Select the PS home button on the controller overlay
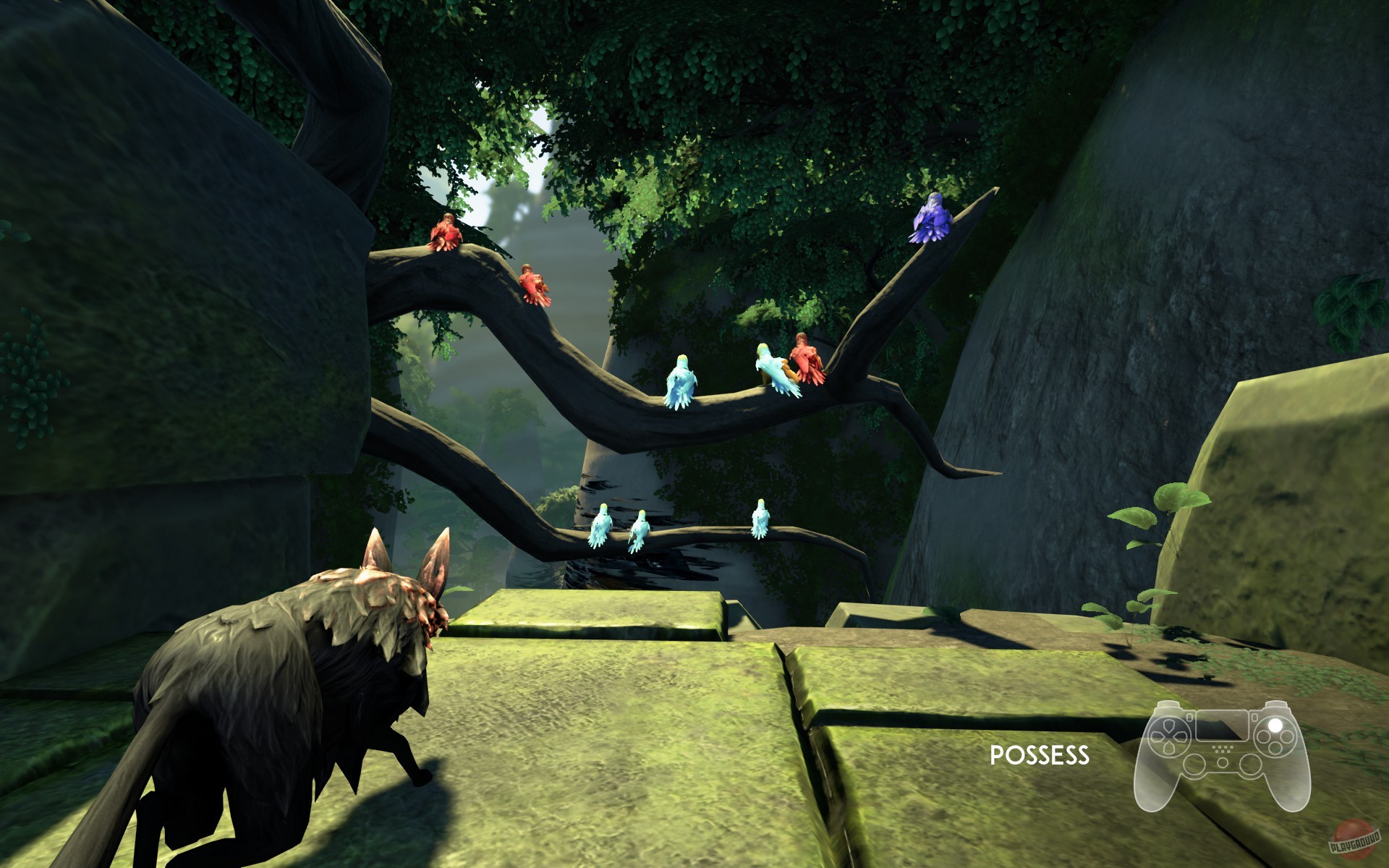The width and height of the screenshot is (1389, 868). click(1223, 762)
